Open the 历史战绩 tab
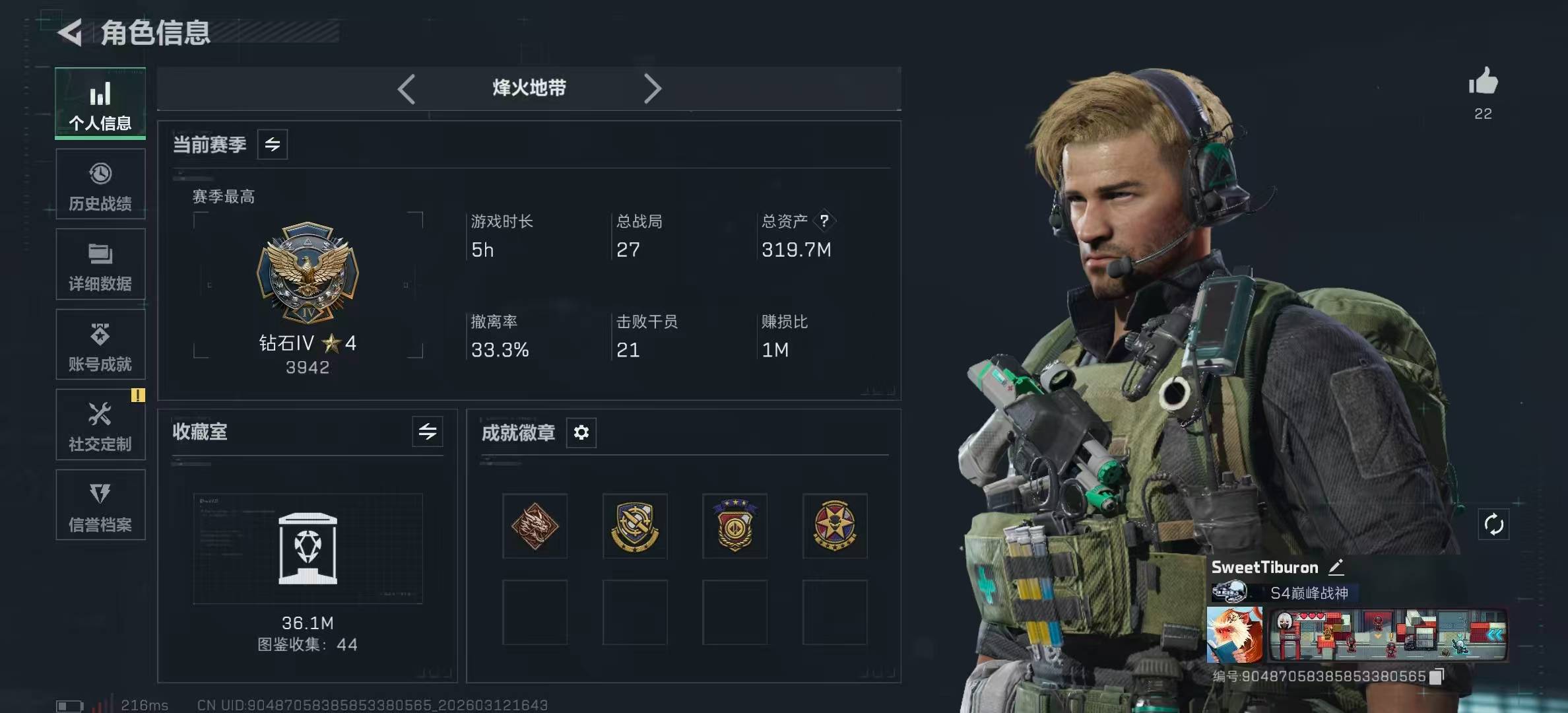This screenshot has width=1568, height=713. point(100,185)
